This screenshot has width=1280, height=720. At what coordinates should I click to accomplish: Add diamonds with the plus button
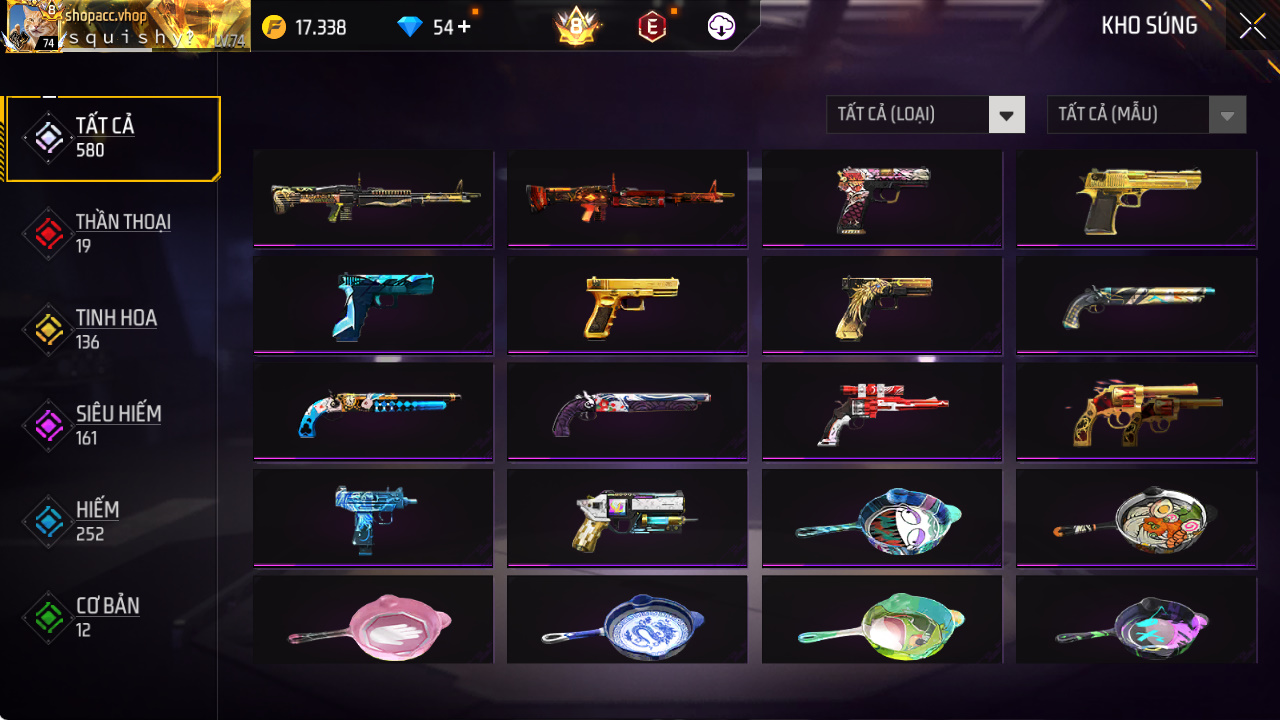(x=464, y=27)
